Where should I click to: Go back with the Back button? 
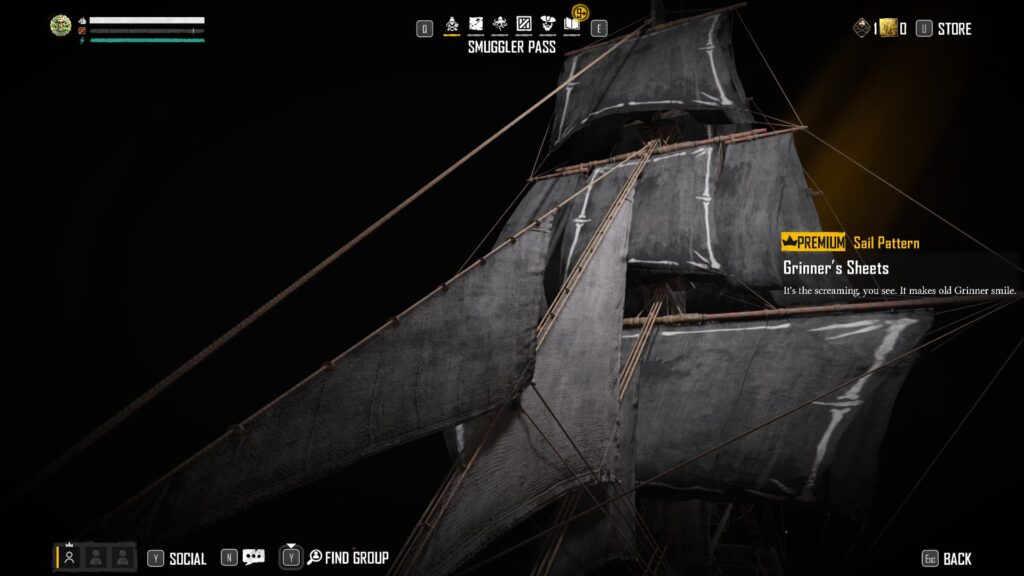click(956, 559)
